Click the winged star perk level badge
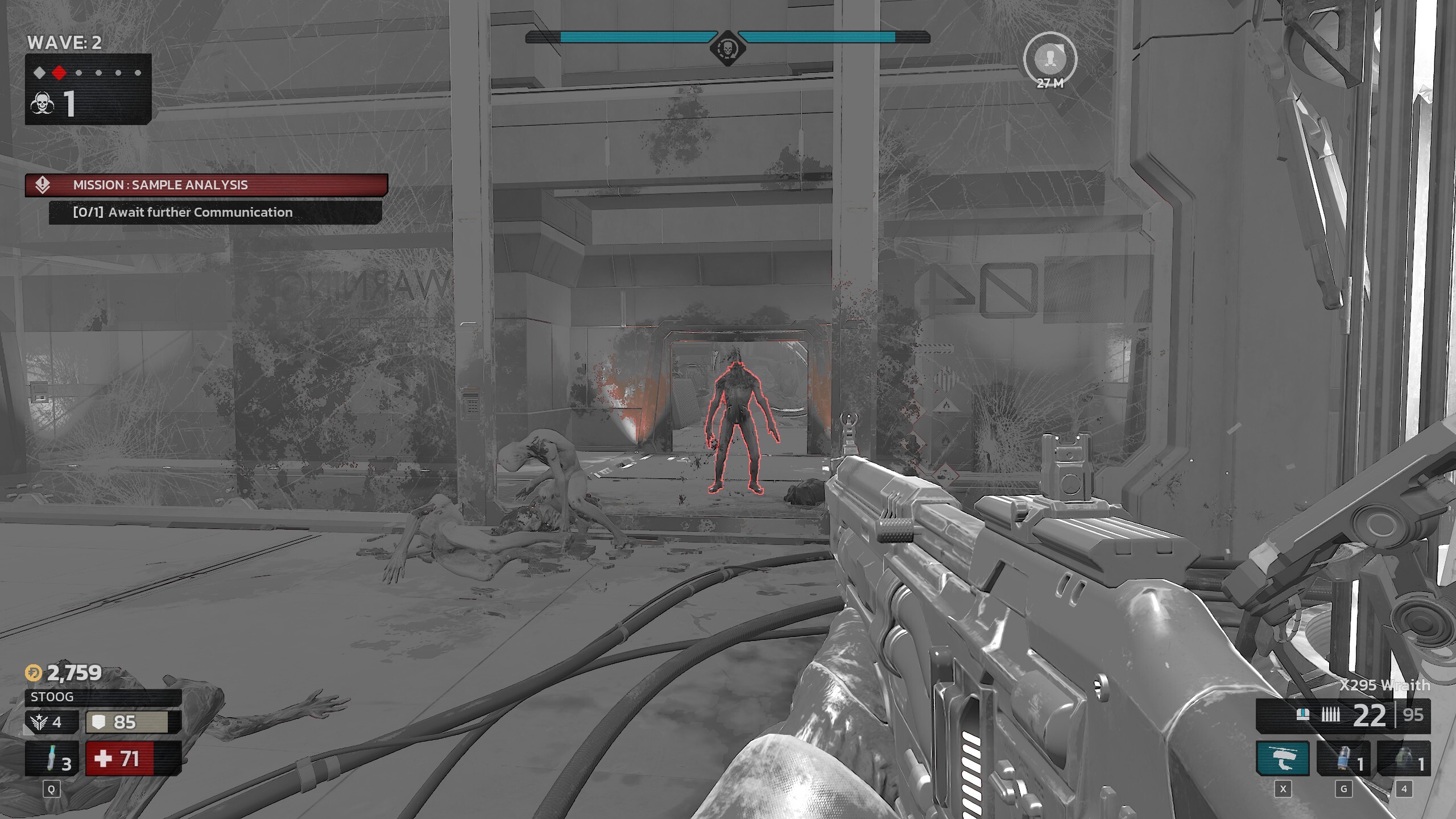The height and width of the screenshot is (819, 1456). pos(39,722)
